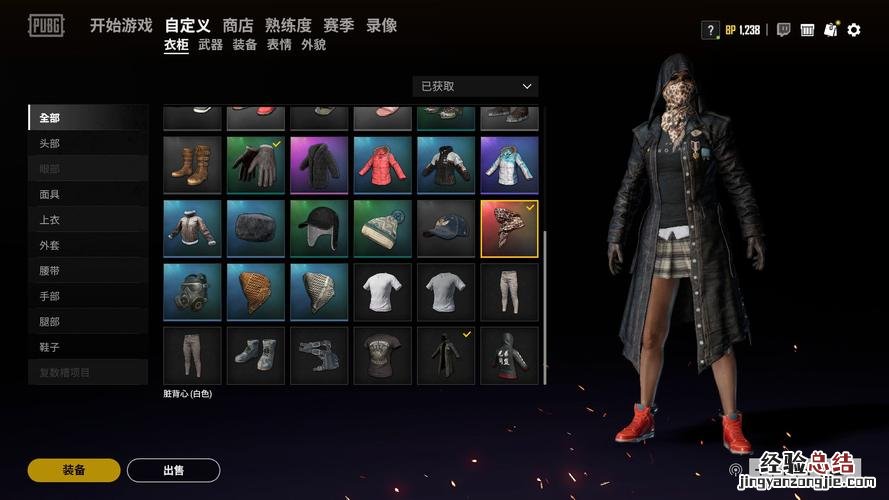Click the yellow 装备 equip button
Image resolution: width=889 pixels, height=500 pixels.
click(74, 470)
